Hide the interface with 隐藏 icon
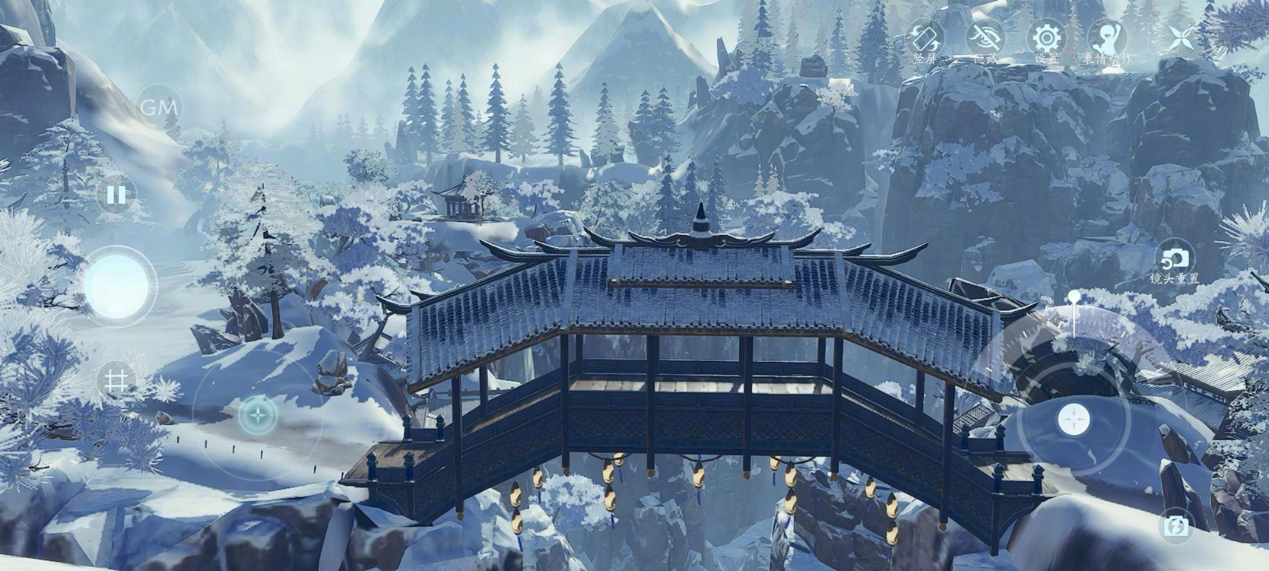This screenshot has width=1269, height=571. tap(985, 41)
